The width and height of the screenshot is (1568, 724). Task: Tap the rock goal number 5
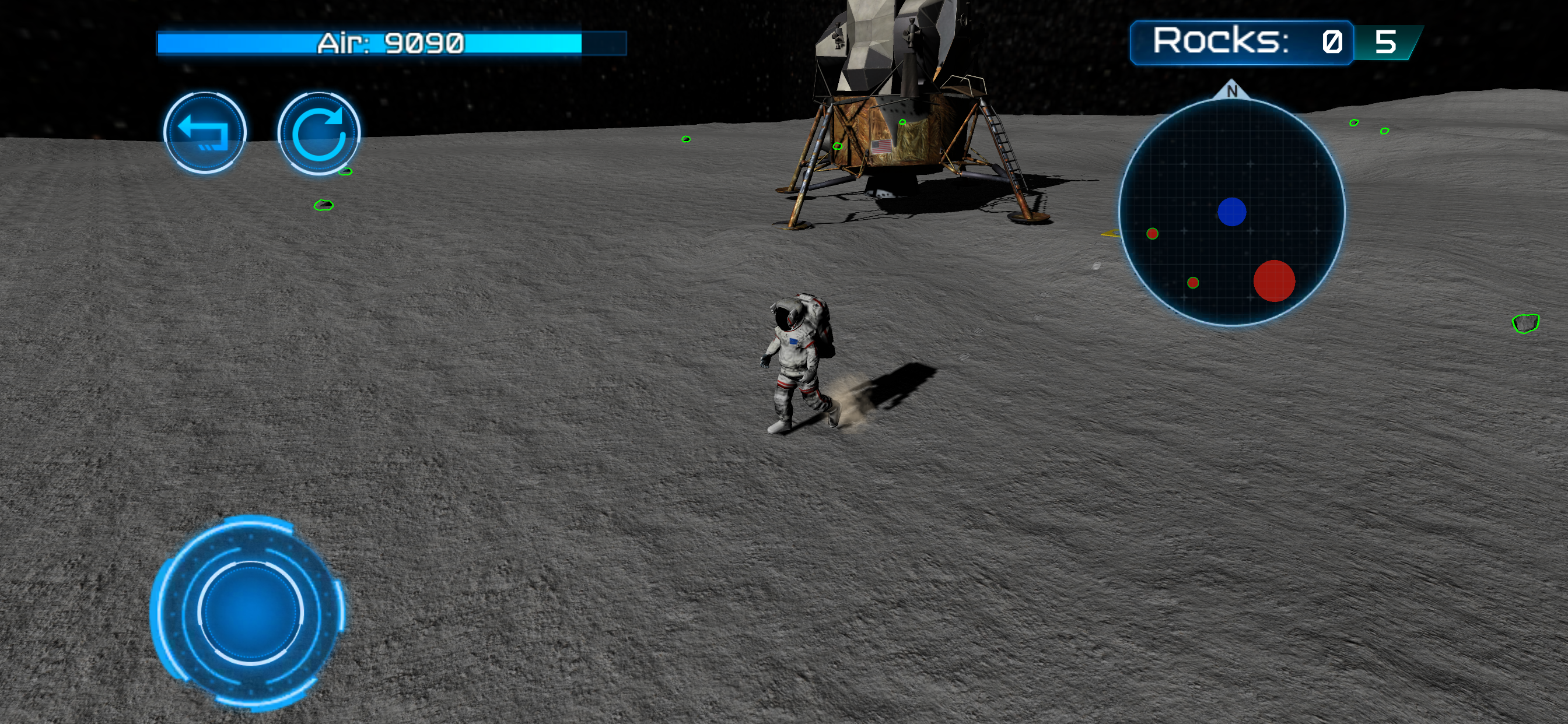pyautogui.click(x=1385, y=43)
